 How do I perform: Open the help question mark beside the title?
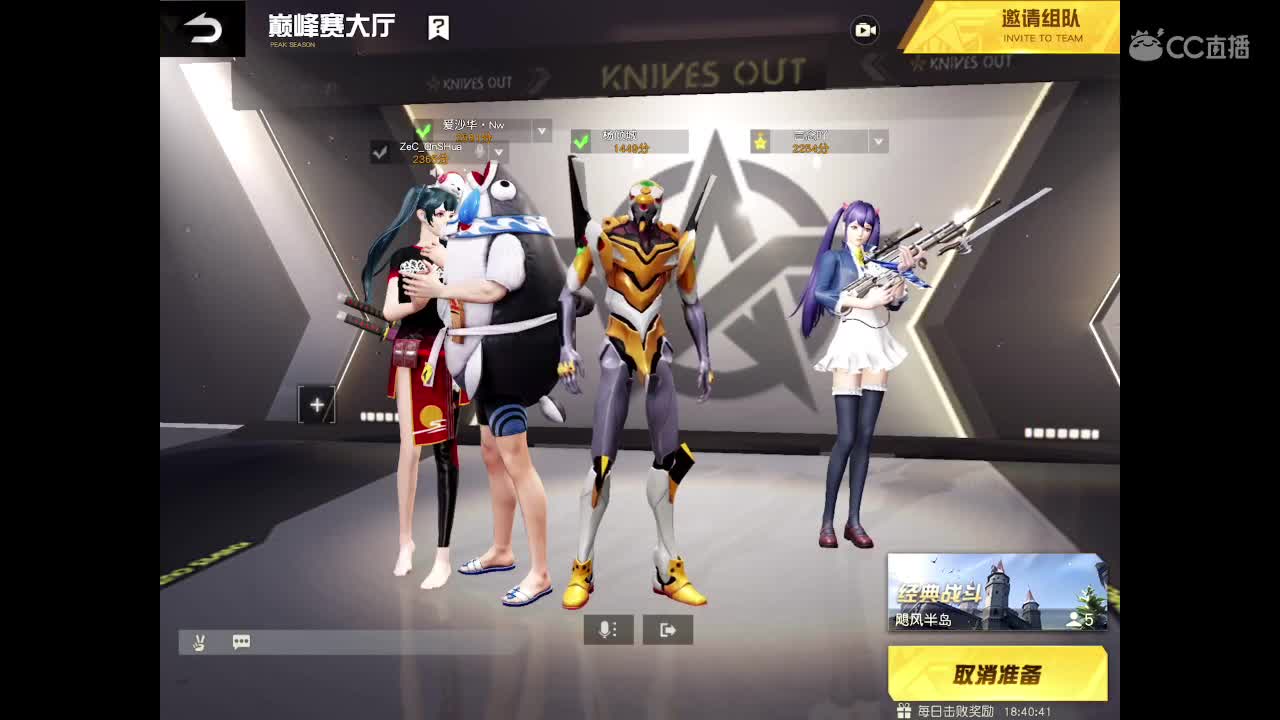(x=437, y=28)
